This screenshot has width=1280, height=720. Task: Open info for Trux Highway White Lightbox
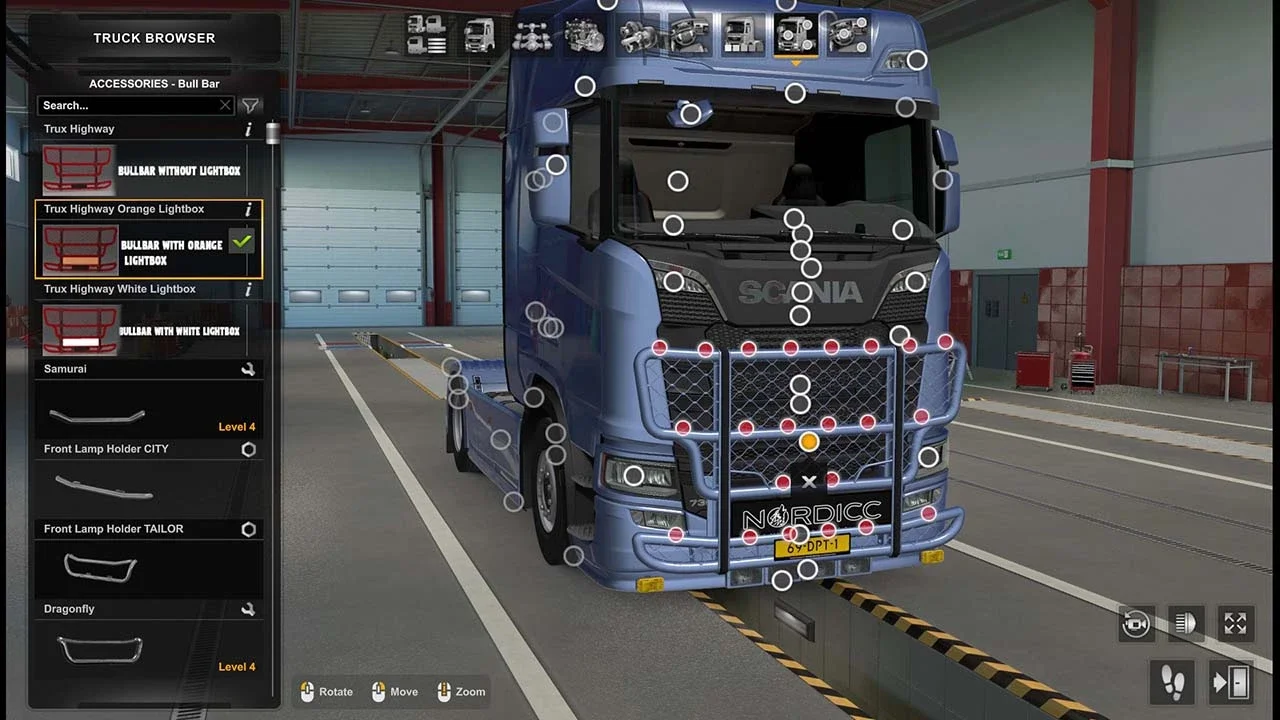pyautogui.click(x=247, y=289)
